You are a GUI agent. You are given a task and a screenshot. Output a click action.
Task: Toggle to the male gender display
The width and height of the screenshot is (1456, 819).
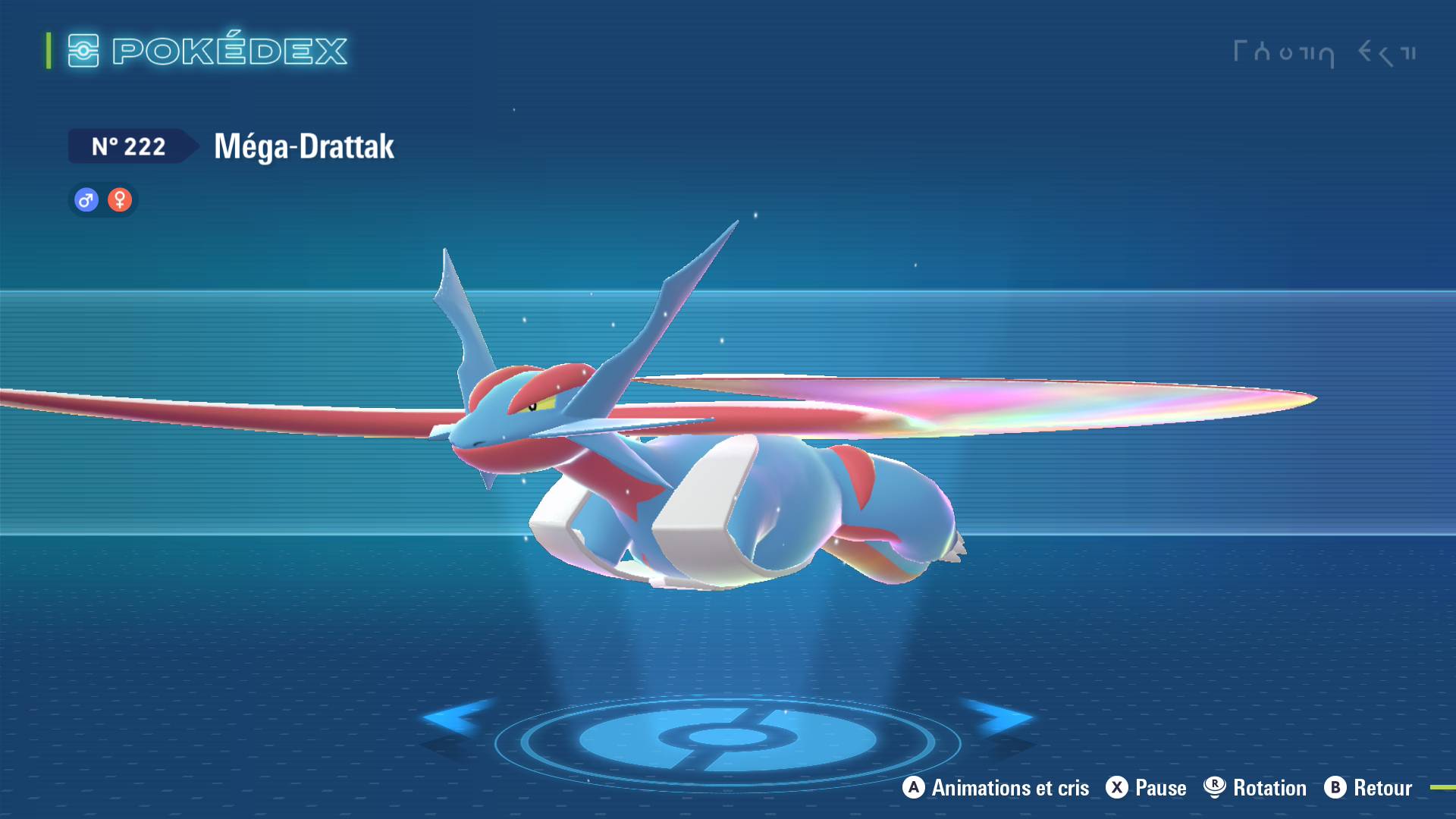click(x=86, y=199)
